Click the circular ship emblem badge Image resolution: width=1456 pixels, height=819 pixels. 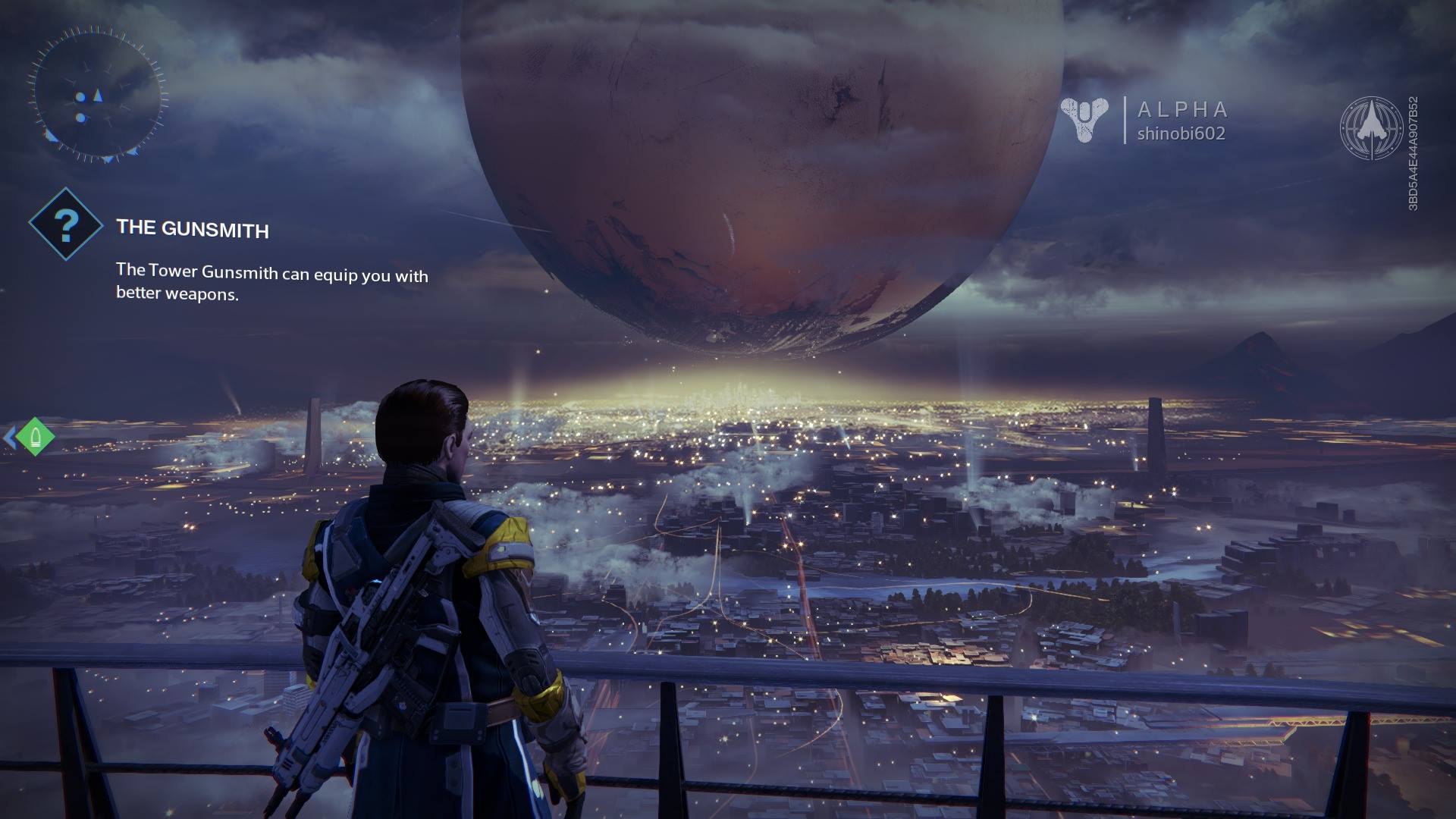[x=1371, y=127]
